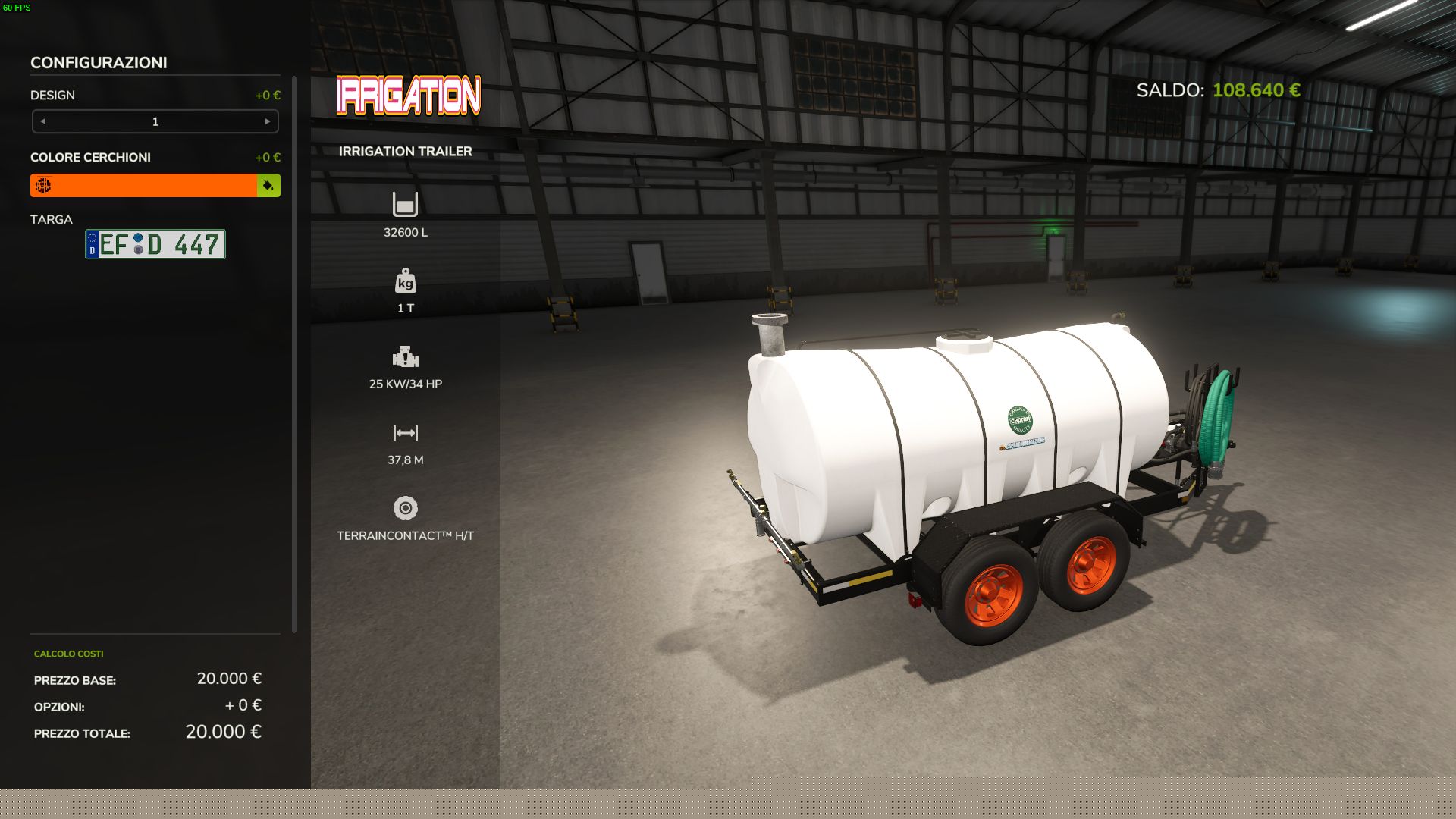This screenshot has height=819, width=1456.
Task: Click the paint bucket color picker button
Action: click(268, 186)
